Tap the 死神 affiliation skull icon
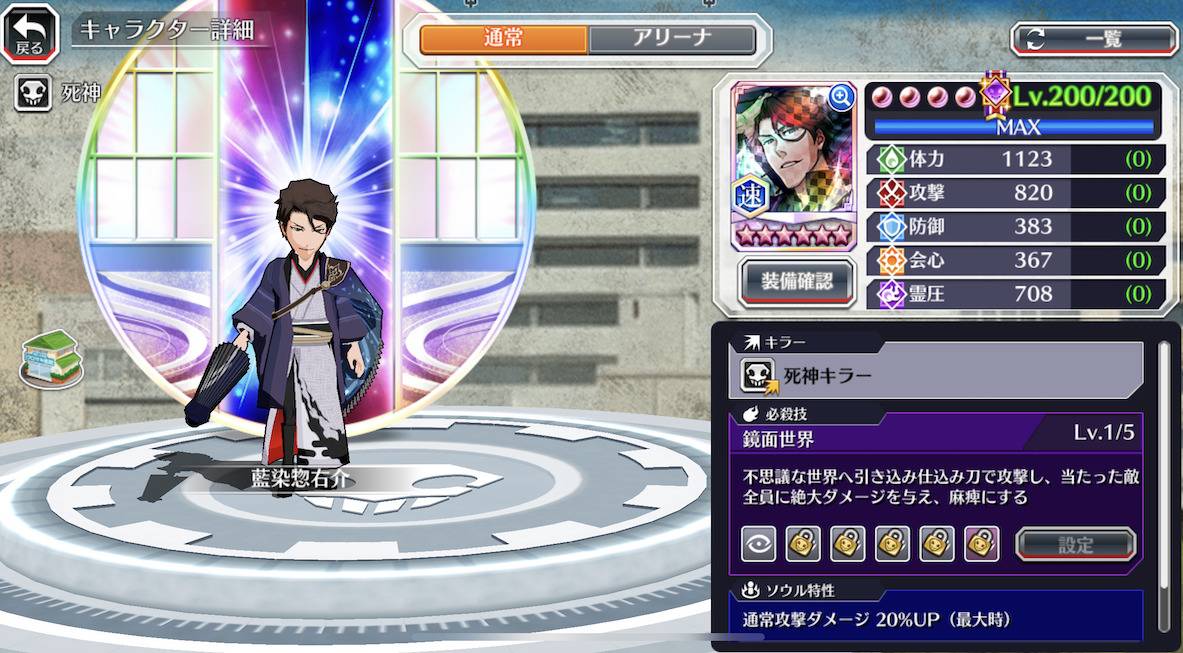Image resolution: width=1183 pixels, height=653 pixels. pyautogui.click(x=32, y=95)
